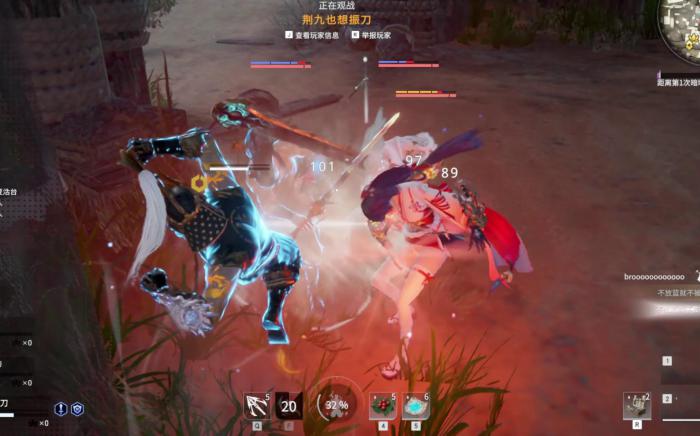Screen dimensions: 700x436
Task: Select the dark slot showing number 20
Action: click(289, 405)
